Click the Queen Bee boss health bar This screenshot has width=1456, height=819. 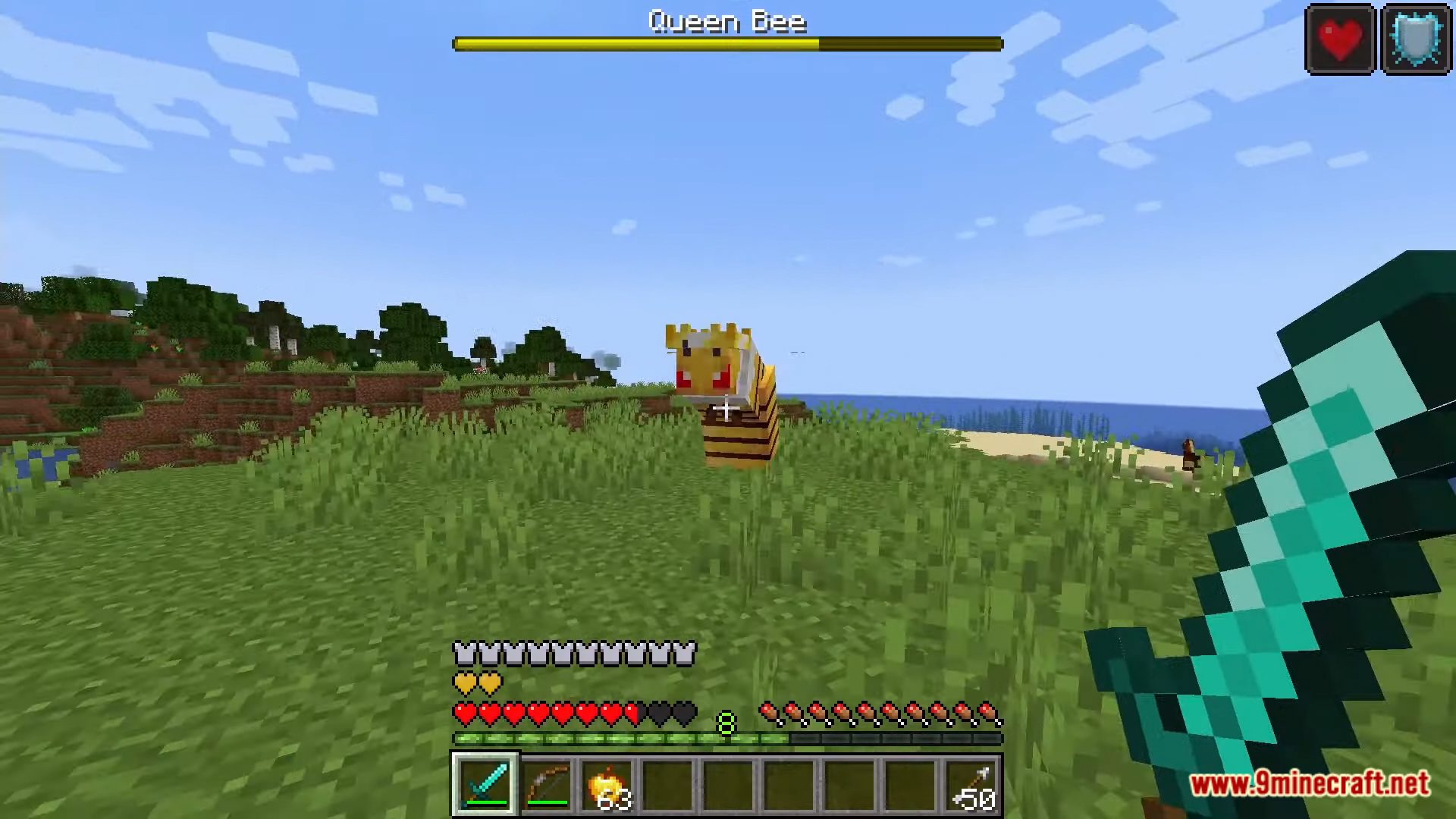[728, 44]
